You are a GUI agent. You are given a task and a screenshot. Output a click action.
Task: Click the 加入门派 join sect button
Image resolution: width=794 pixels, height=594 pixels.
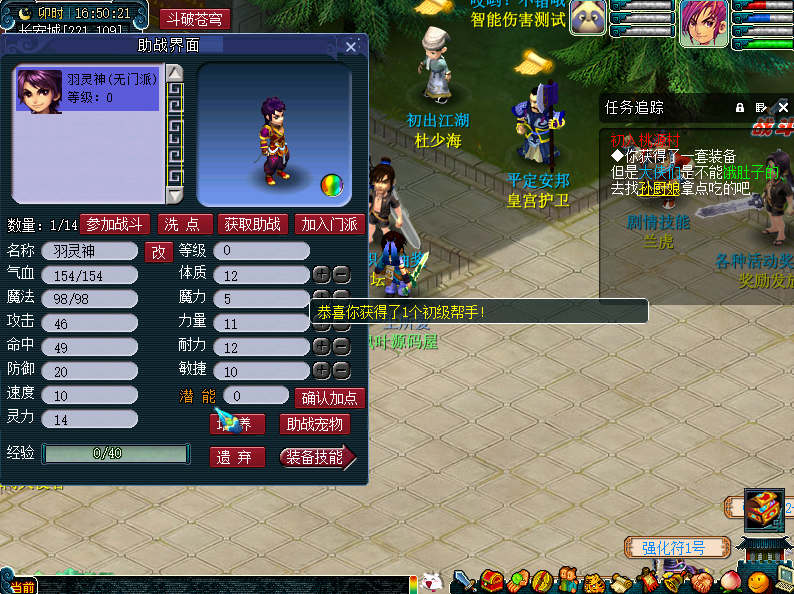click(329, 225)
